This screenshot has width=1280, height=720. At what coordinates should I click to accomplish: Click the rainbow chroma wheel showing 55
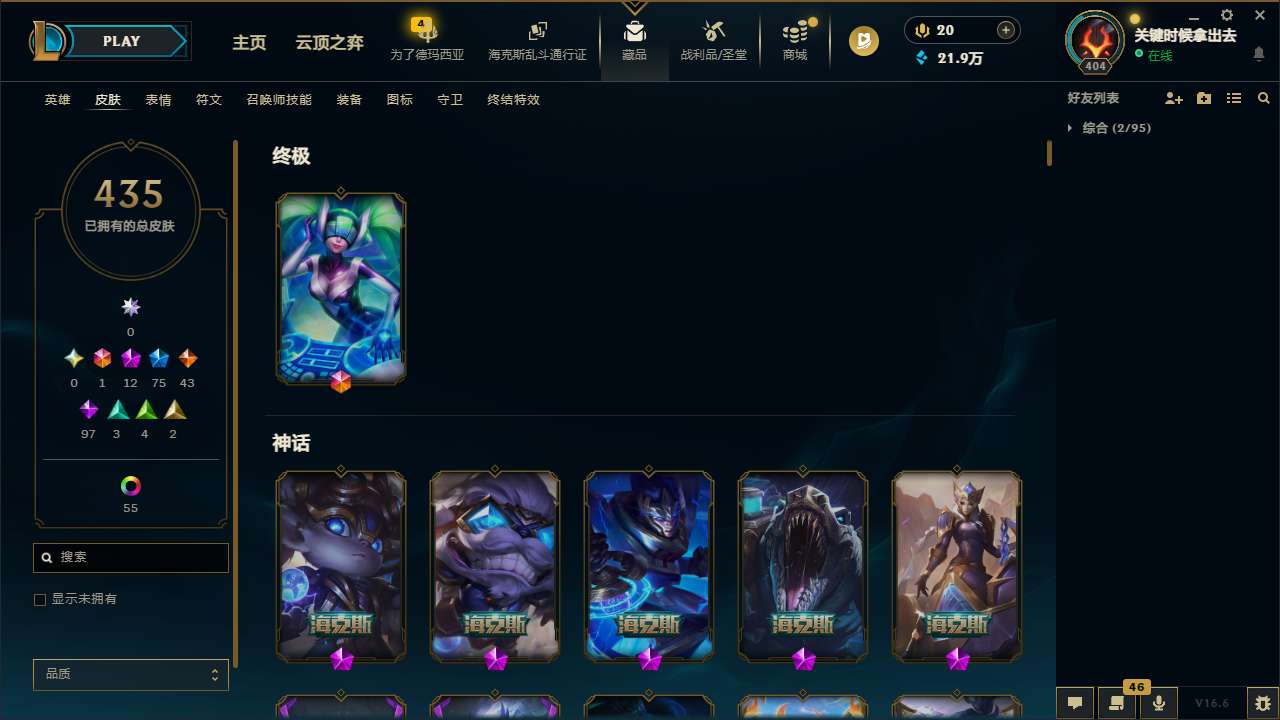click(x=130, y=484)
